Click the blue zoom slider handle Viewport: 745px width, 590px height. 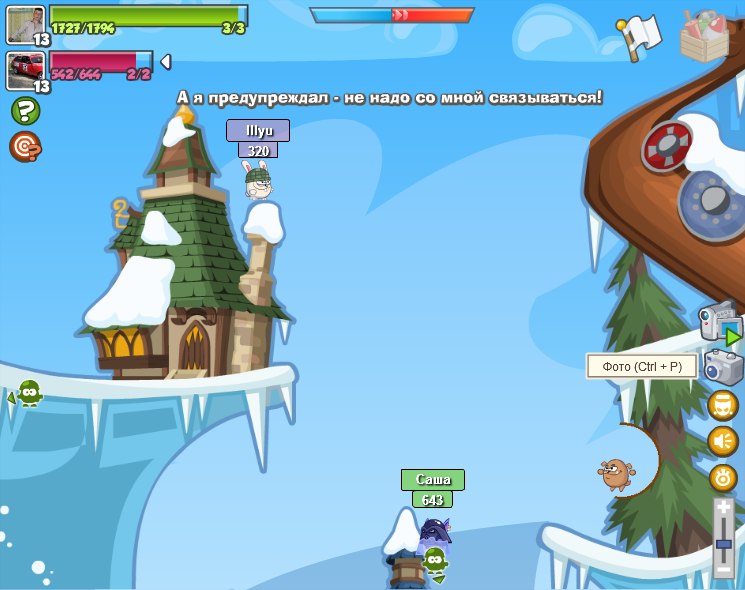click(x=723, y=543)
